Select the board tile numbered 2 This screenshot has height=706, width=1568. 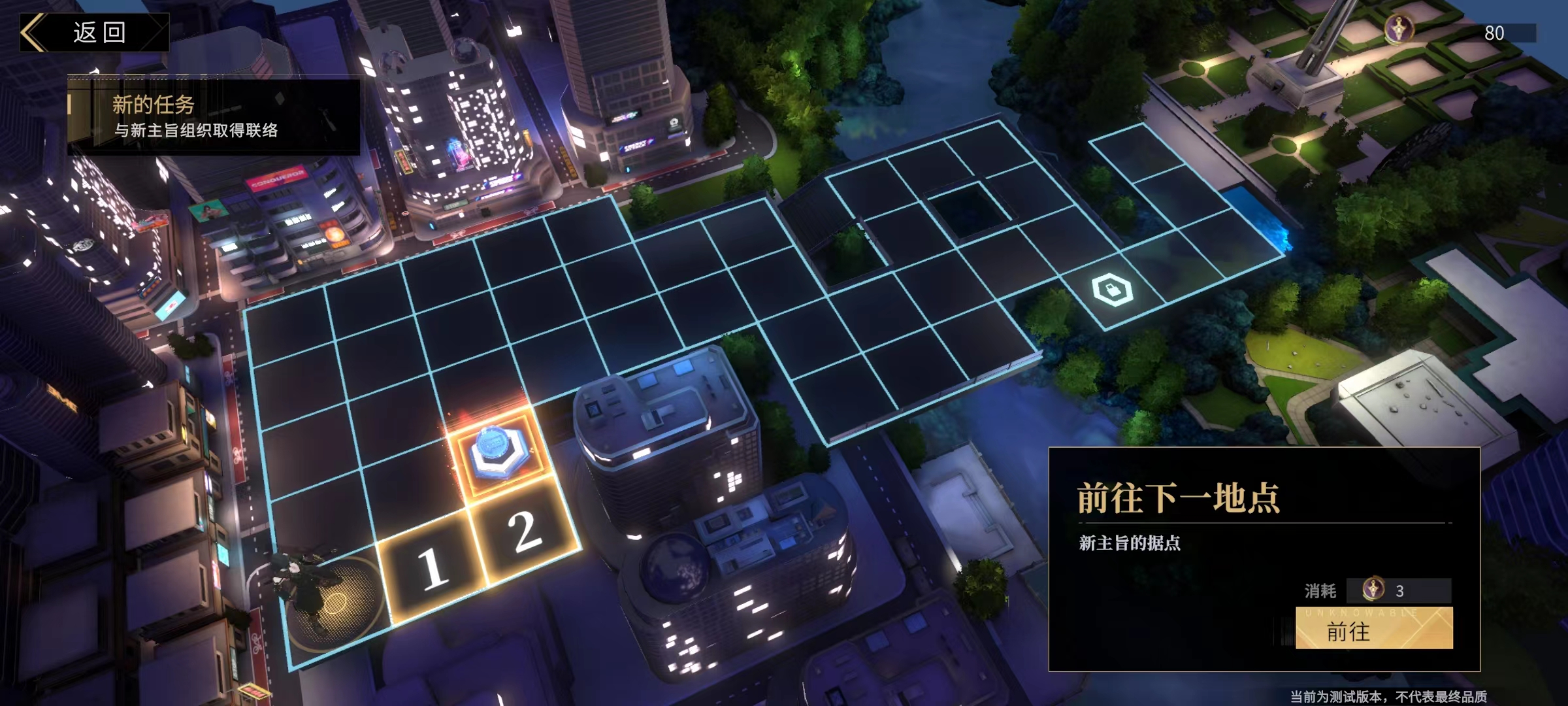[x=524, y=531]
